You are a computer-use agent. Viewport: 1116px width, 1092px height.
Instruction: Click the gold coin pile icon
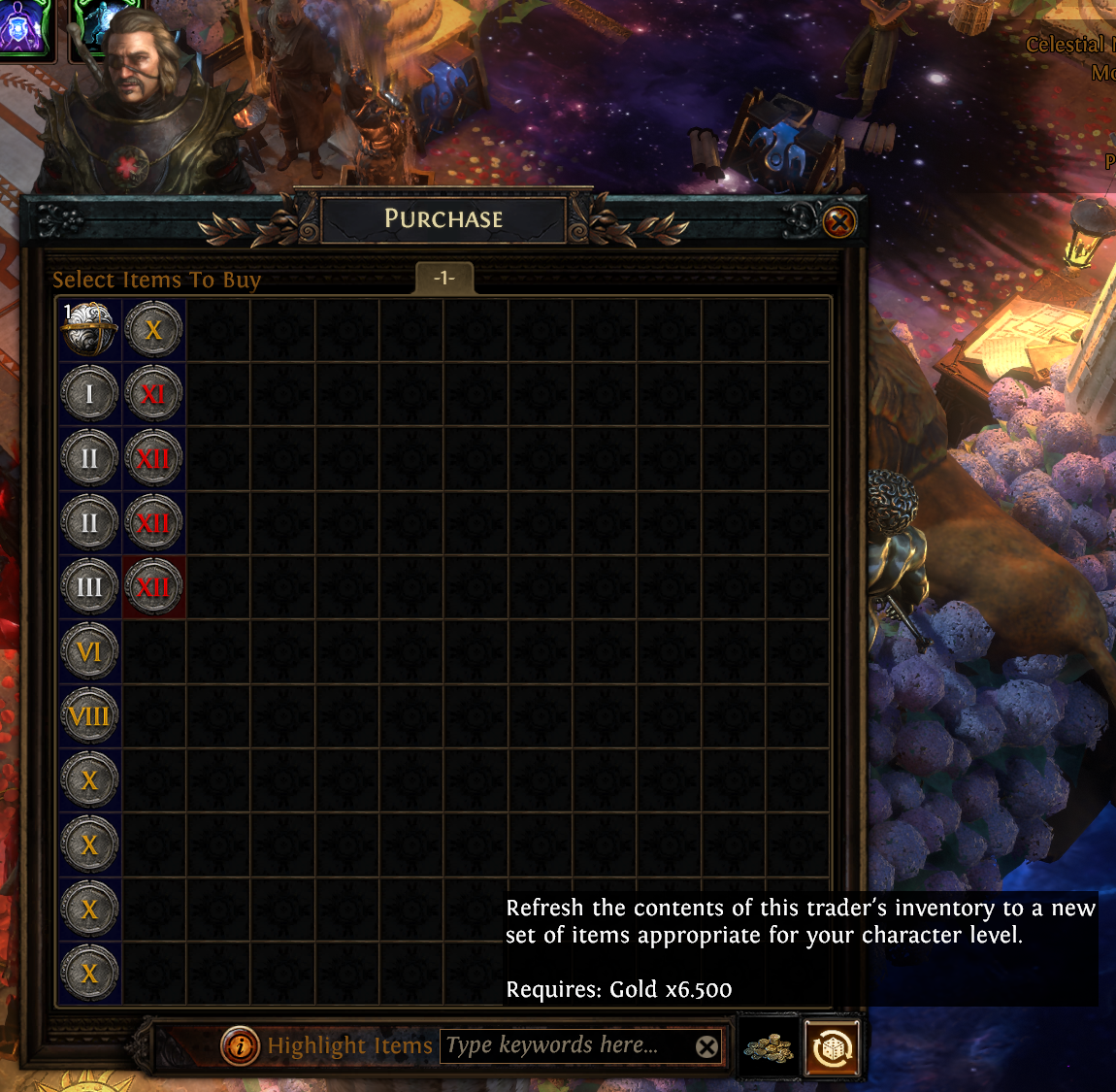(768, 1047)
